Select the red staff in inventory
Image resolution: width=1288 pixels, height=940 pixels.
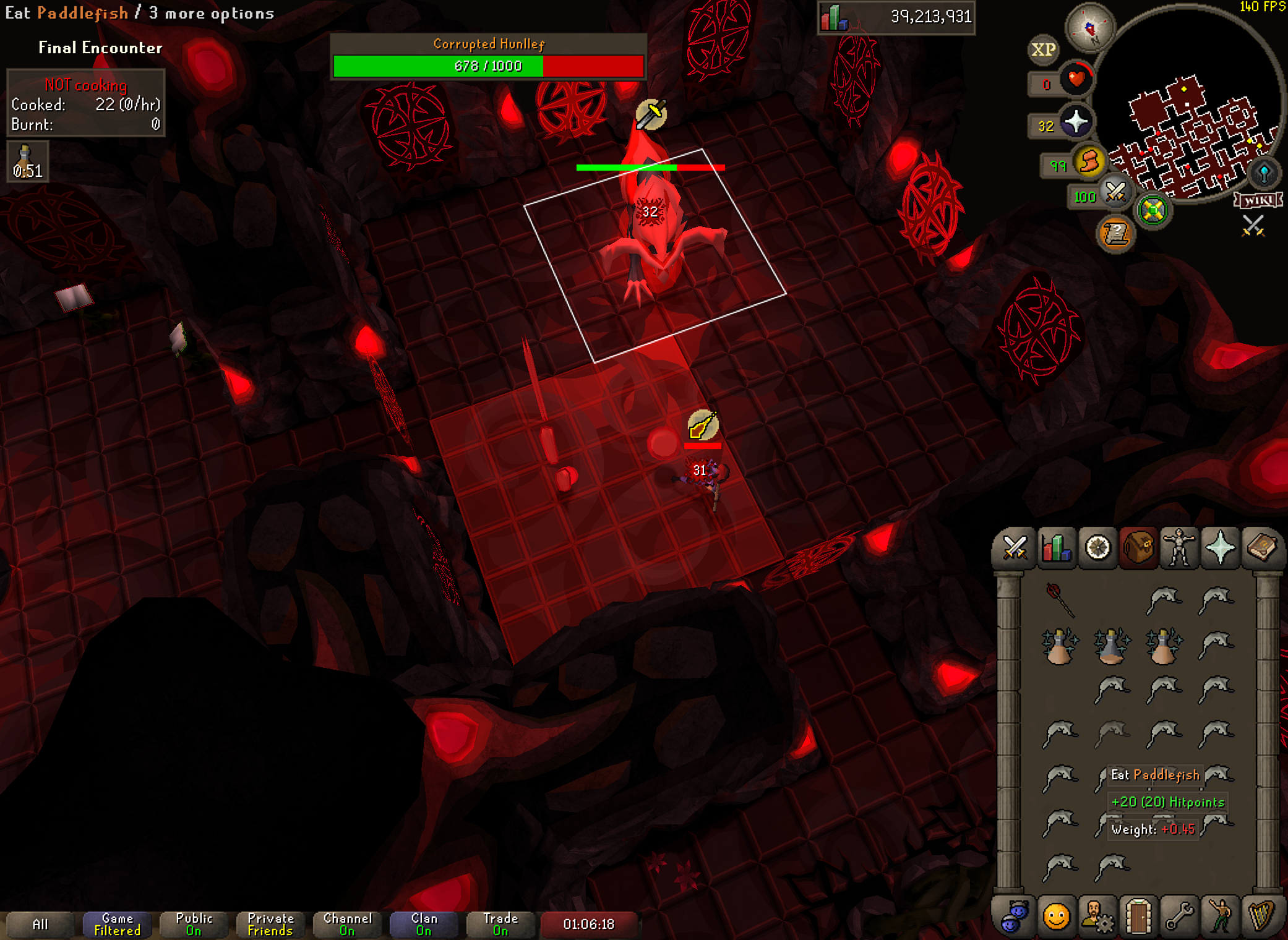pos(1059,599)
